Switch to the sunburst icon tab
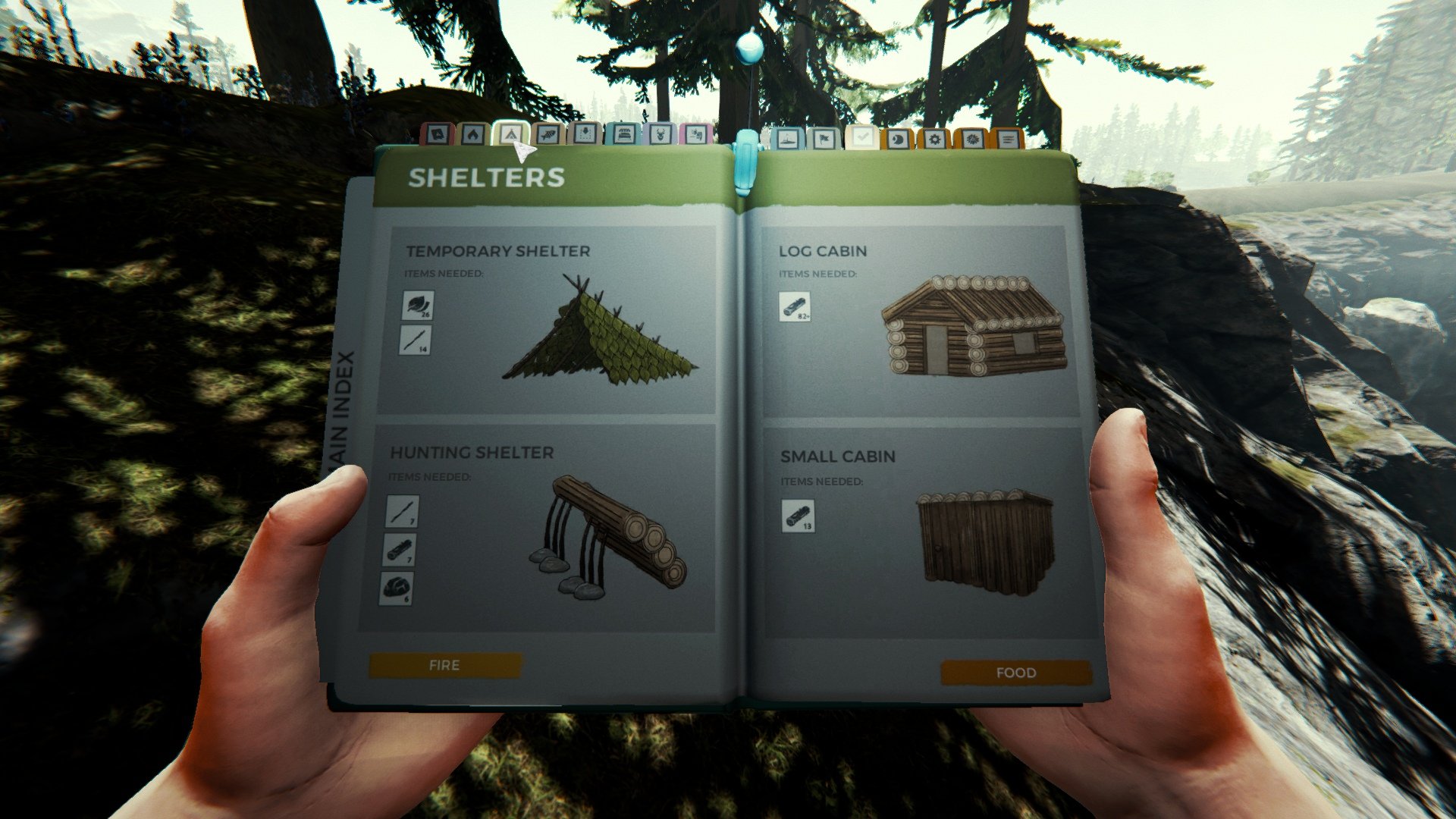Image resolution: width=1456 pixels, height=819 pixels. coord(971,140)
